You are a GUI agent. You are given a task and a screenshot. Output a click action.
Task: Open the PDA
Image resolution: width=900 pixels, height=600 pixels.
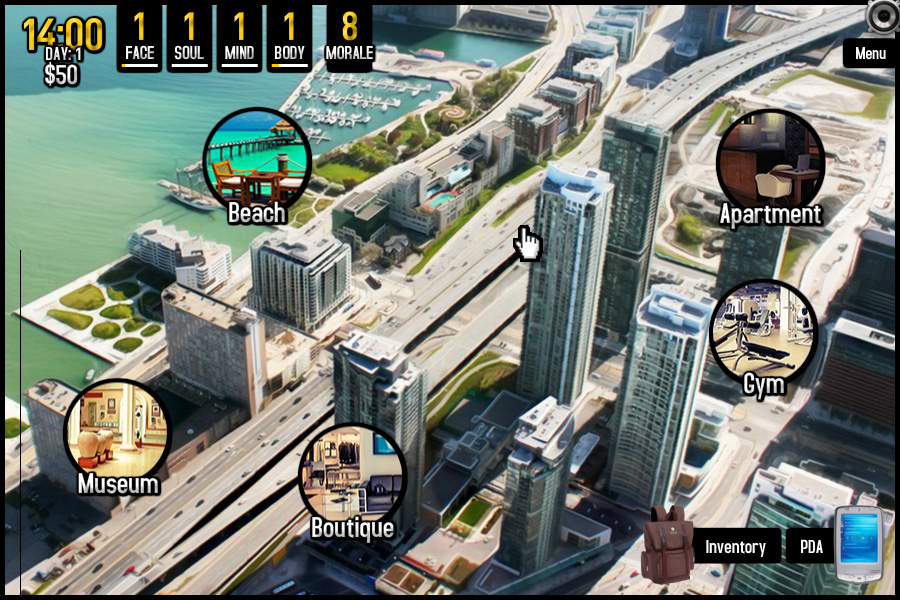(x=811, y=547)
